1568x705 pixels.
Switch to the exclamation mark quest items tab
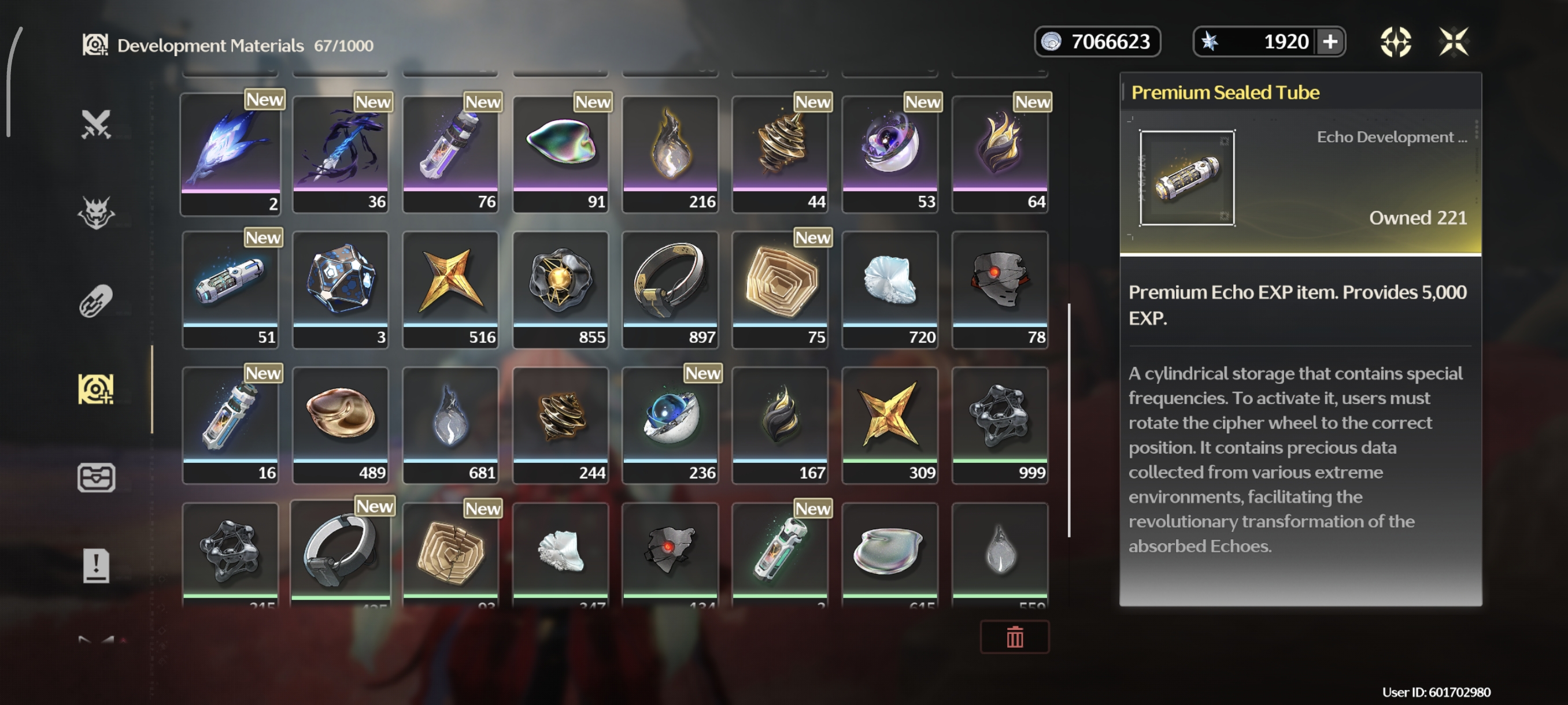coord(96,565)
